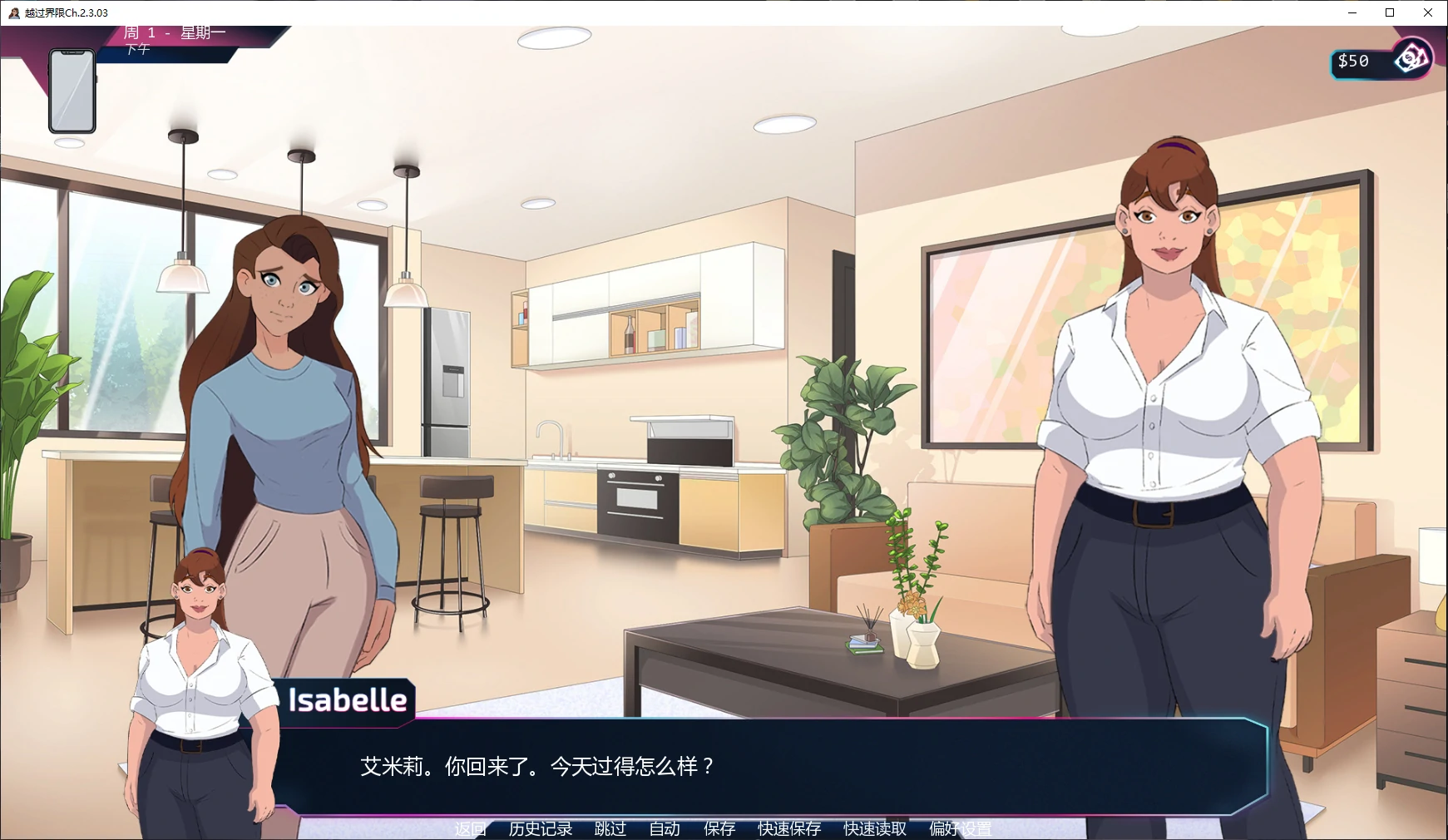The width and height of the screenshot is (1448, 840).
Task: Enable skip mode from the quick menu
Action: point(609,828)
